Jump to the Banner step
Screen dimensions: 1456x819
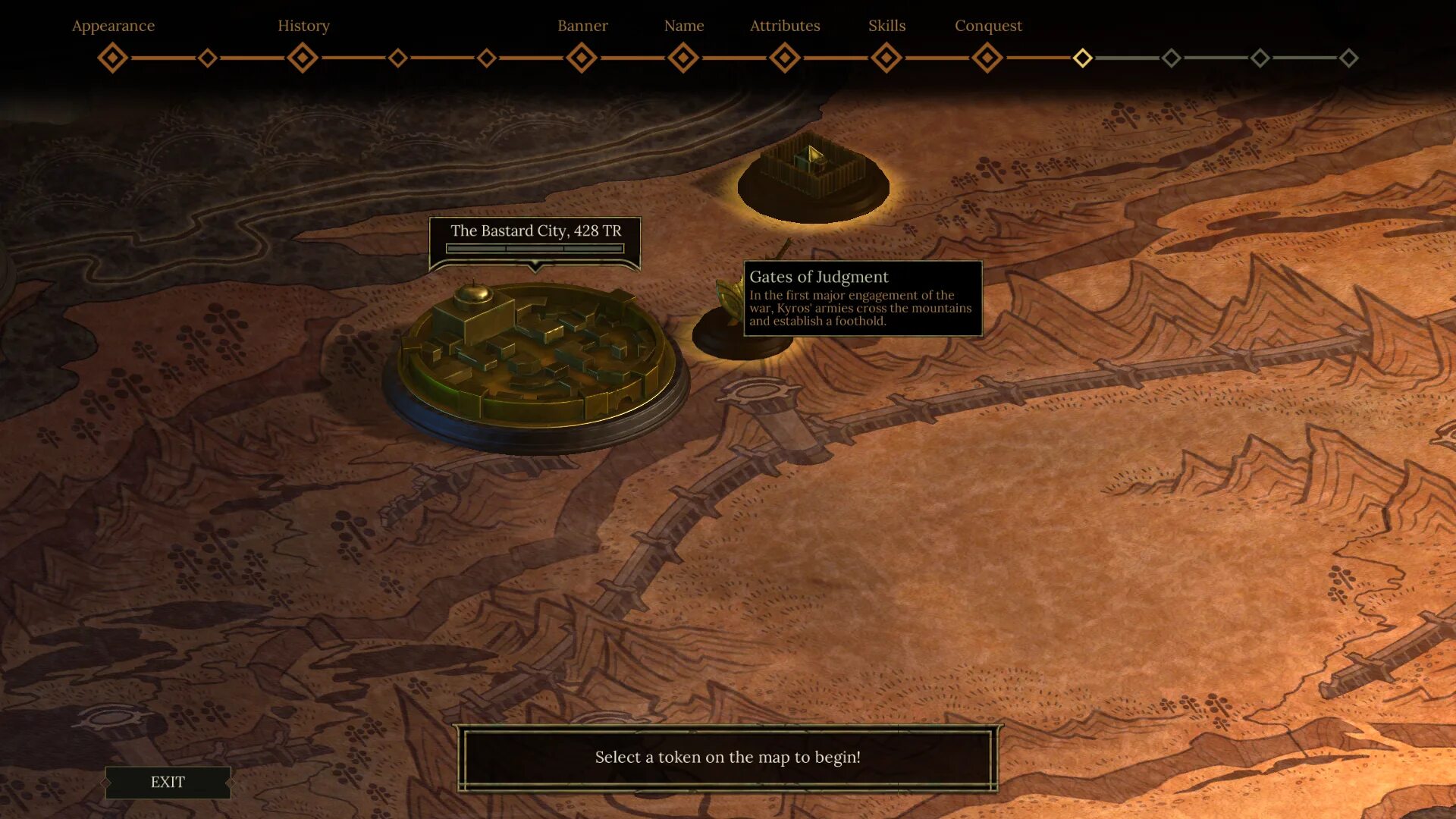click(x=582, y=58)
